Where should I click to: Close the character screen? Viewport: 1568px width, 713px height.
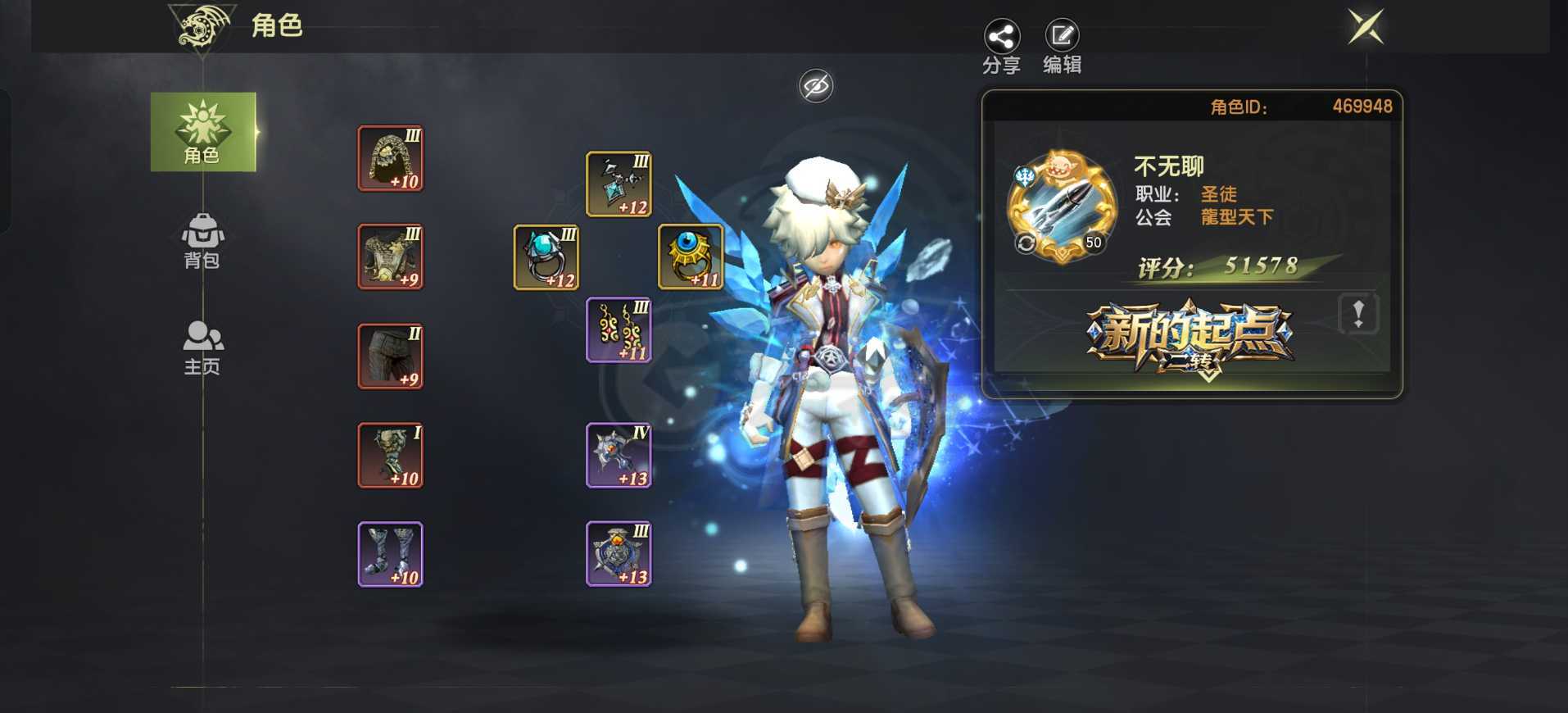pos(1366,27)
